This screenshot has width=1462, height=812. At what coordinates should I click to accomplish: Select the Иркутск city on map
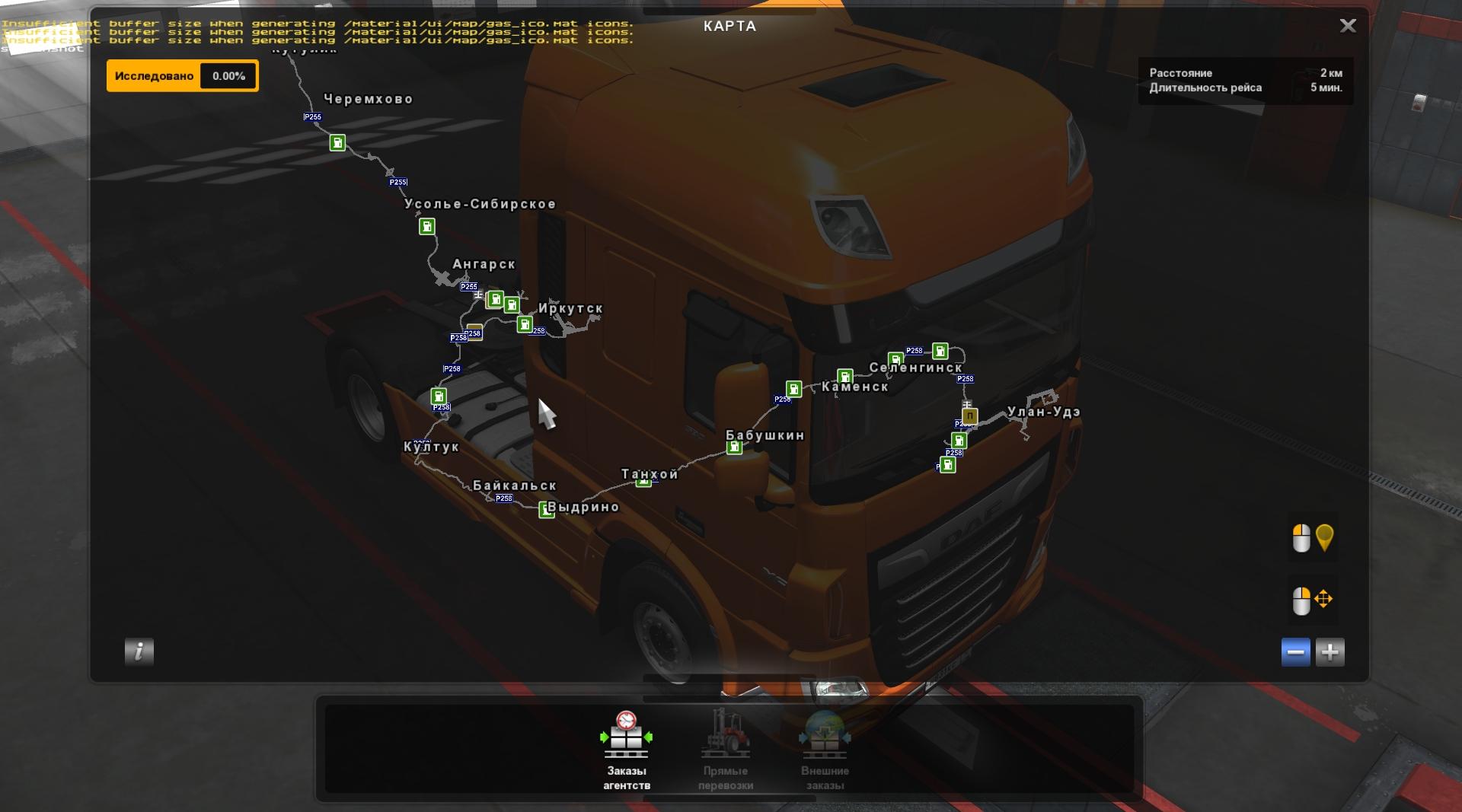570,308
